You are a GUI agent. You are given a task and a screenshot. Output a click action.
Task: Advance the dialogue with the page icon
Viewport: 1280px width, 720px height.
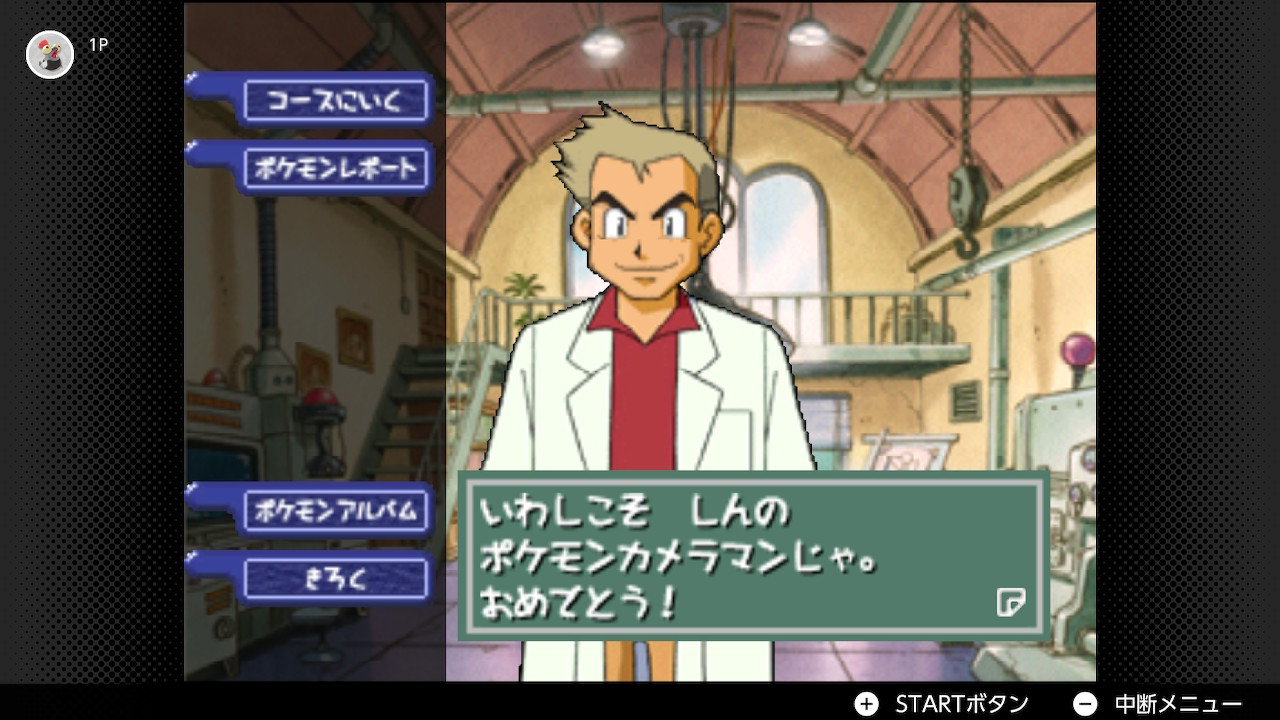click(1010, 602)
